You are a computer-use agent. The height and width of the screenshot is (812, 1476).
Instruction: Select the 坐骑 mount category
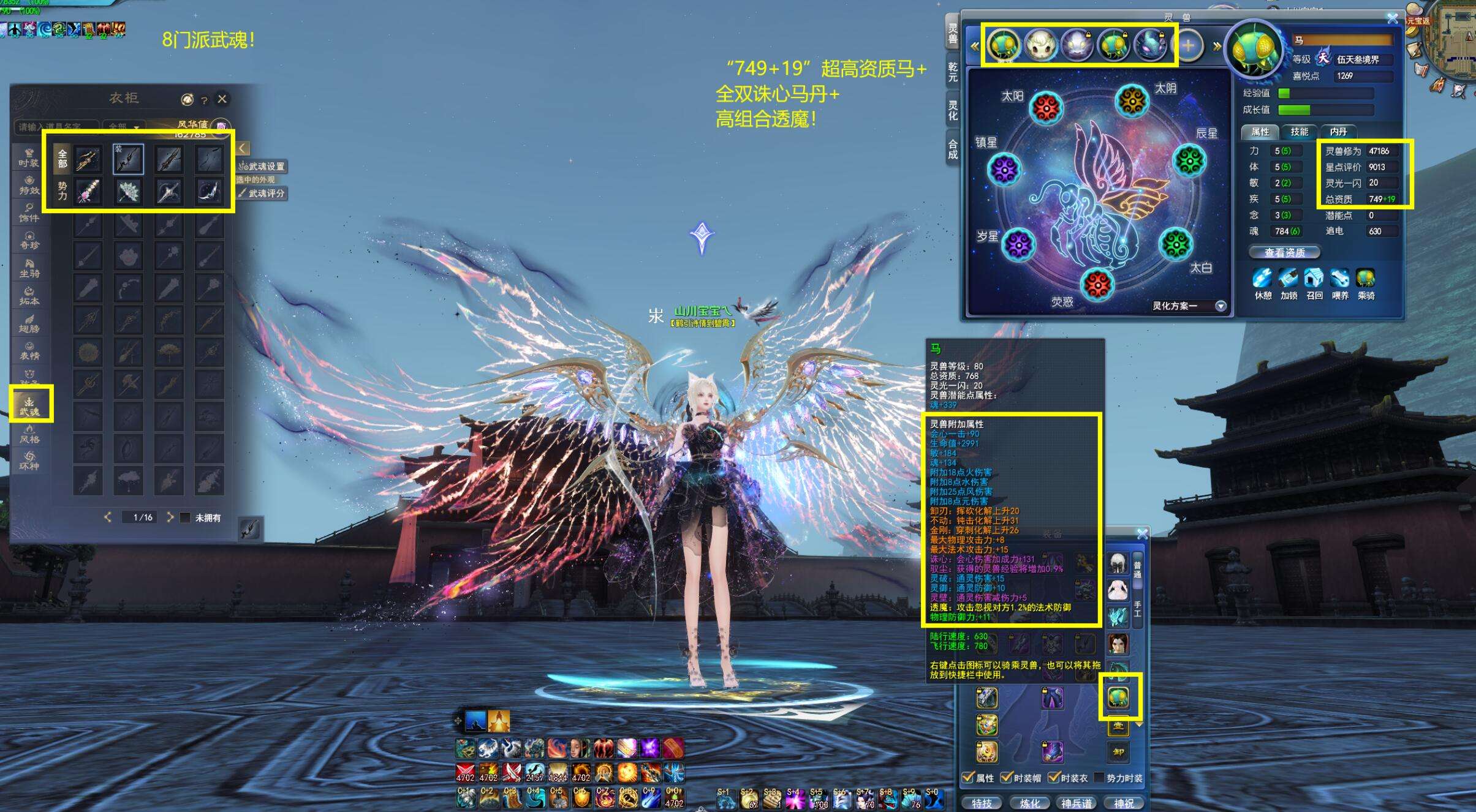click(x=29, y=268)
